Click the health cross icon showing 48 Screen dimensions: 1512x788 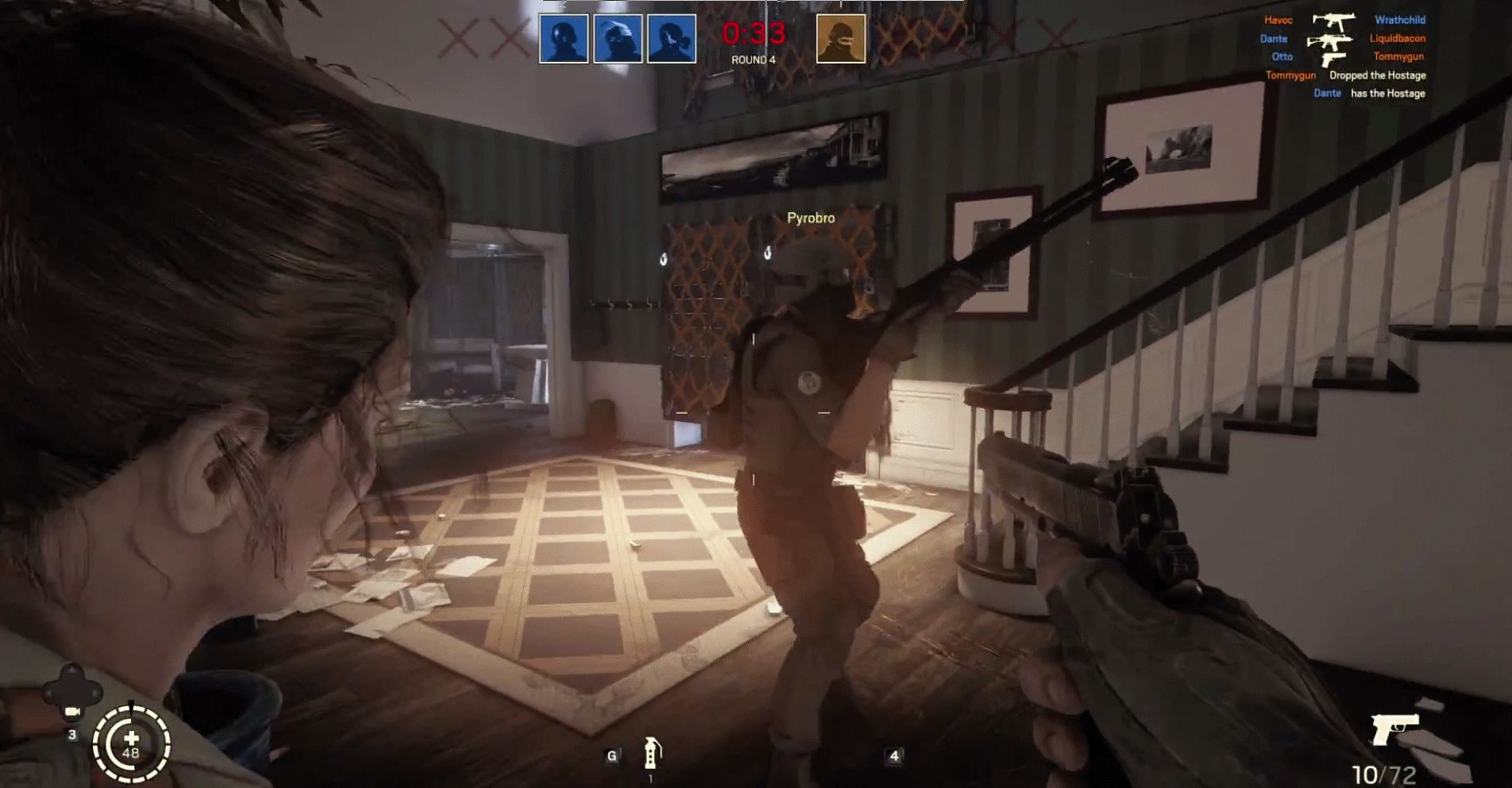tap(132, 739)
